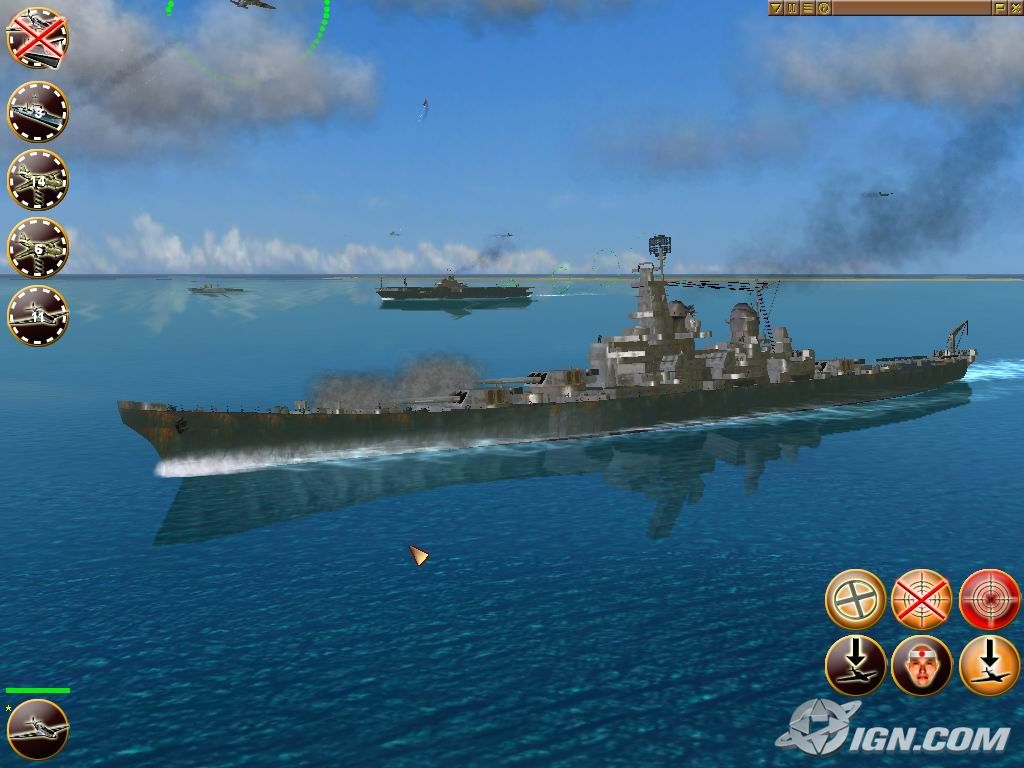Activate the red bullseye attack command
Image resolution: width=1024 pixels, height=768 pixels.
click(989, 599)
